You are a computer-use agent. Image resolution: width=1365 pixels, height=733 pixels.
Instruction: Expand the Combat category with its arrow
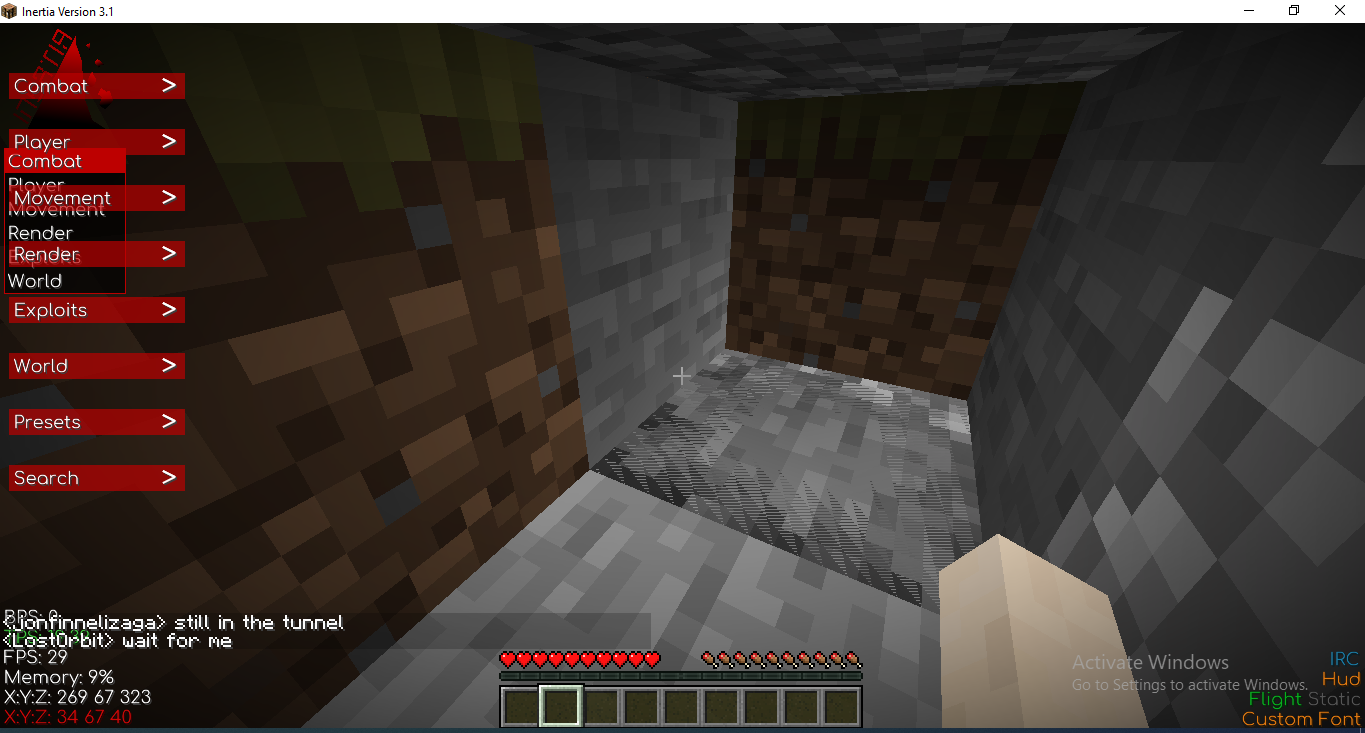pyautogui.click(x=169, y=85)
